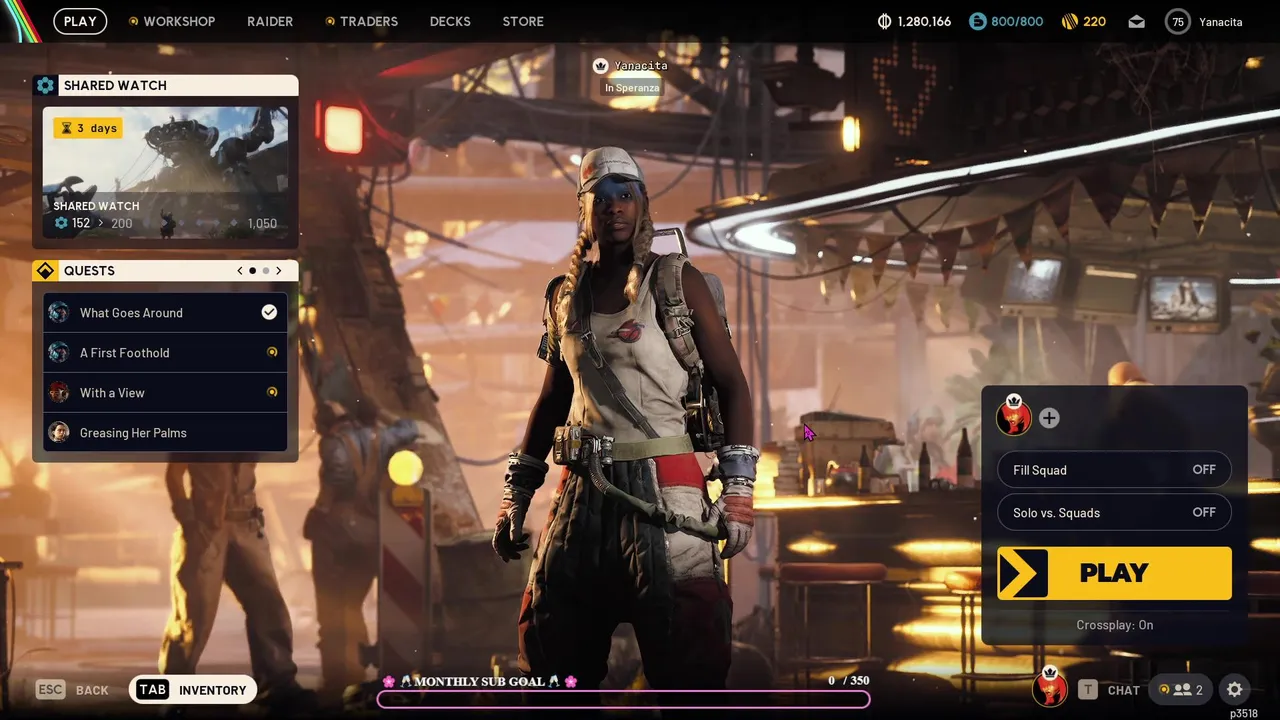Open the Store tab

(x=523, y=21)
